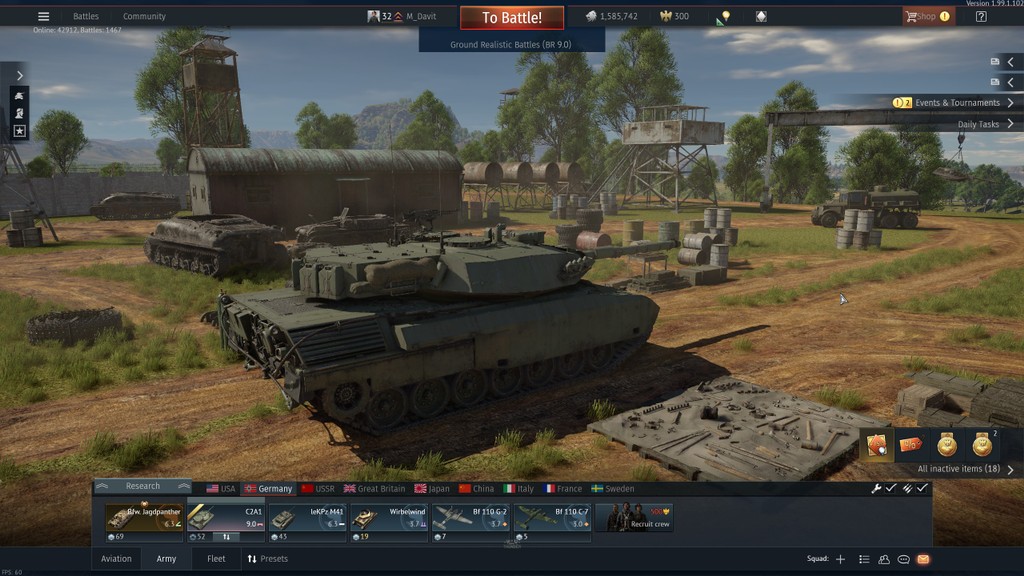Open the hamburger main menu
The image size is (1024, 576).
click(43, 17)
